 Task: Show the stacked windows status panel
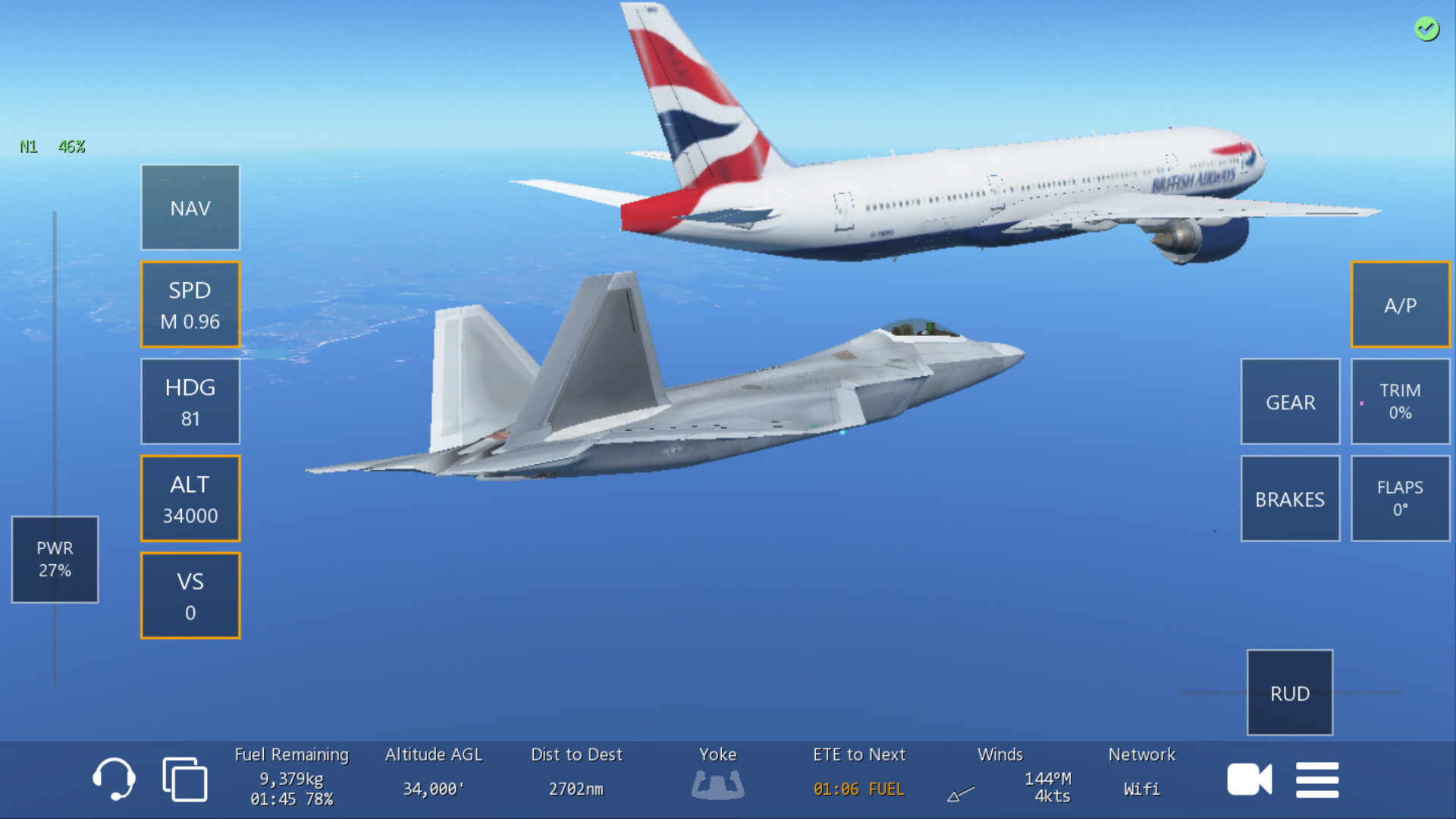point(184,779)
